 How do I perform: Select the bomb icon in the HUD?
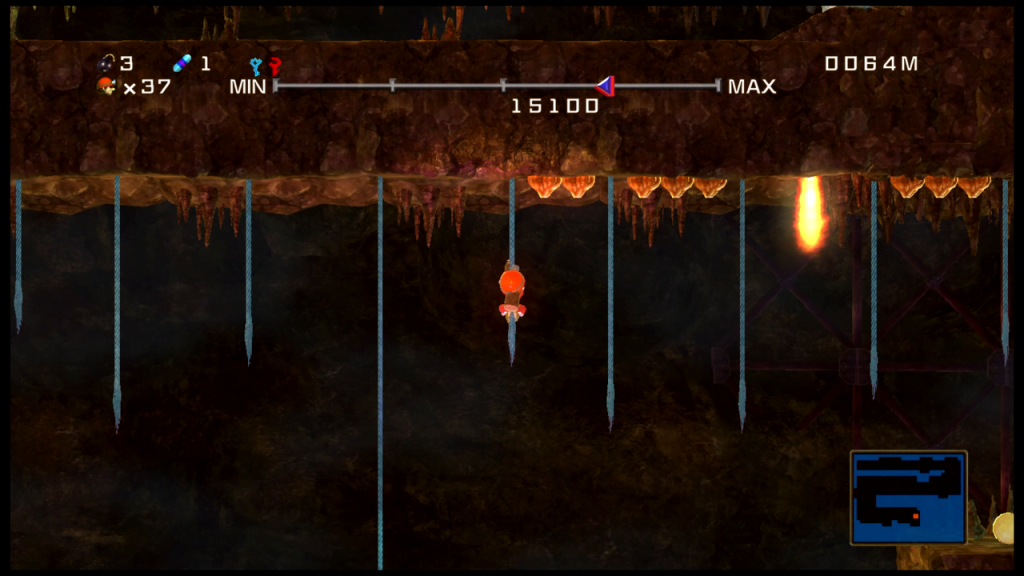[106, 64]
